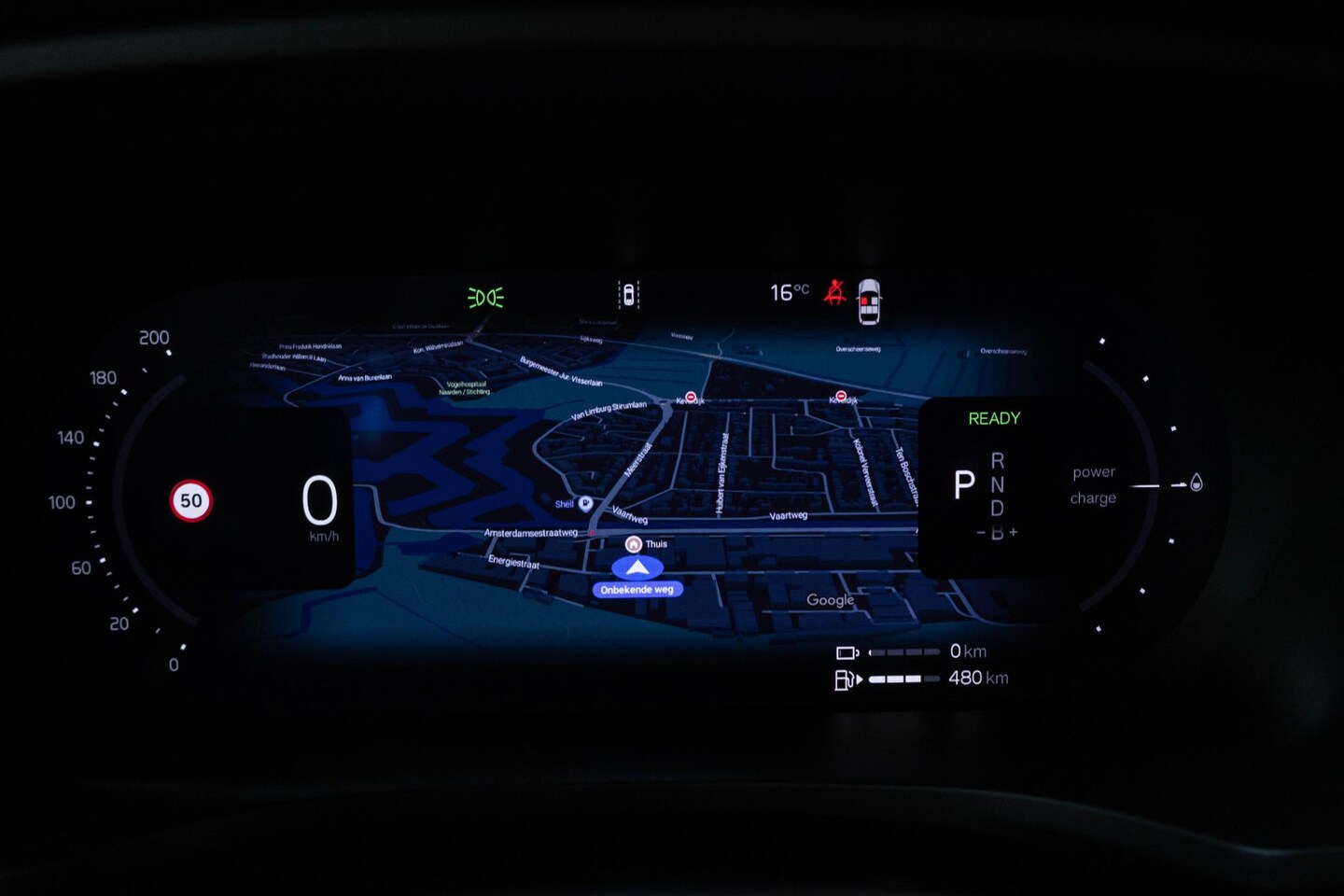
Task: Select the car seat occupancy icon
Action: tap(869, 301)
